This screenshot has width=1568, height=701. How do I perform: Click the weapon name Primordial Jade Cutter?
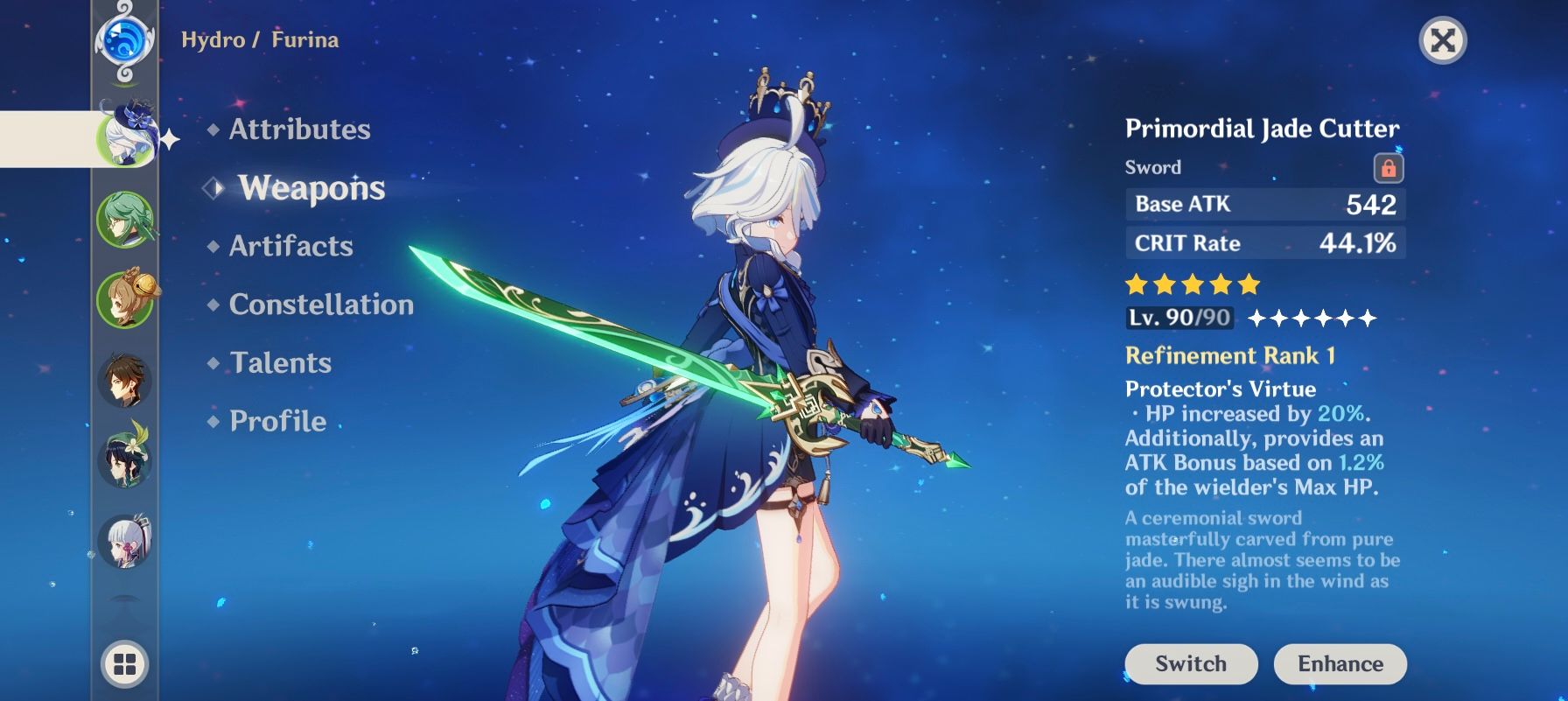(1263, 128)
